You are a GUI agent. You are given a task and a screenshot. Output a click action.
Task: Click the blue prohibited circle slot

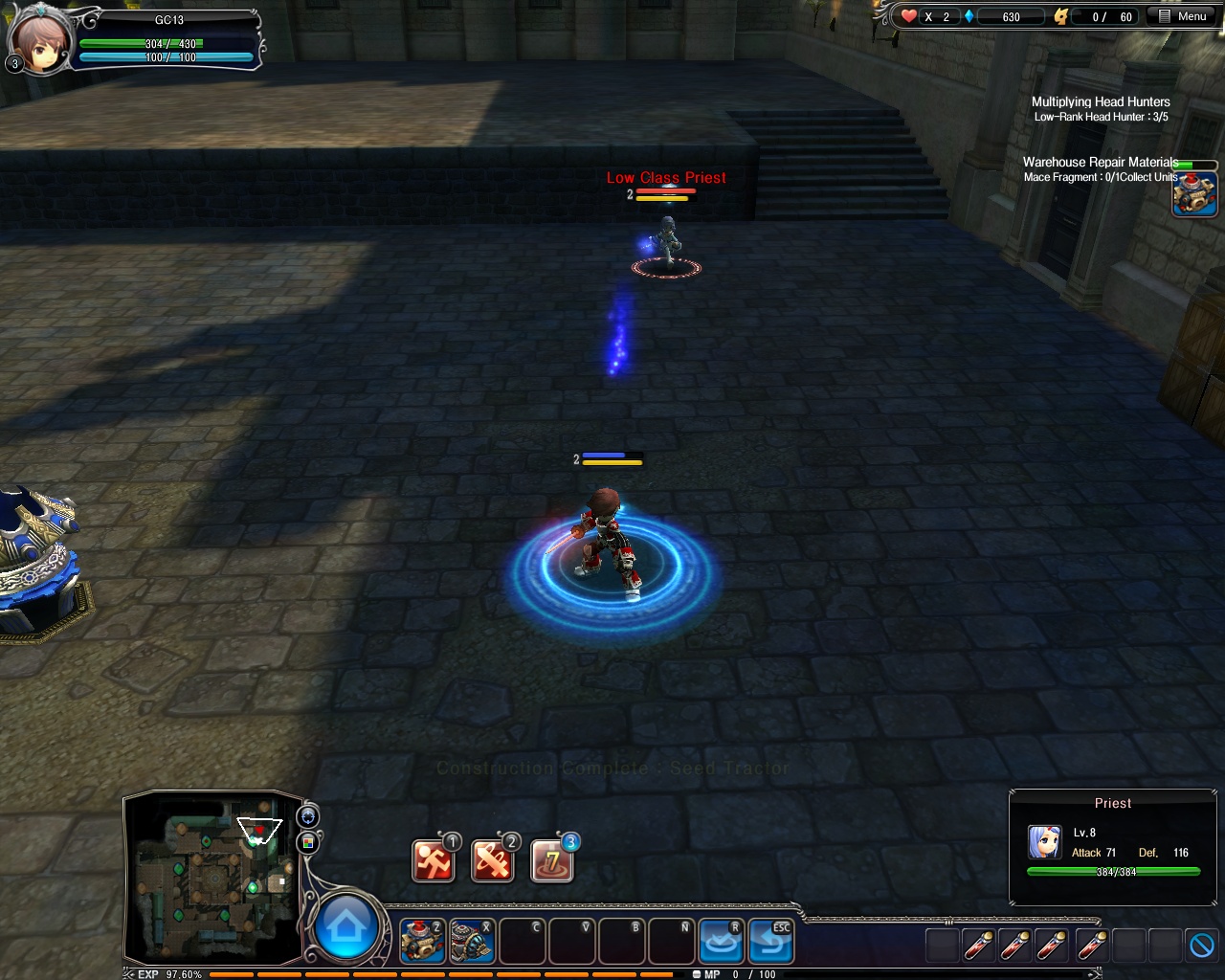tap(1201, 946)
